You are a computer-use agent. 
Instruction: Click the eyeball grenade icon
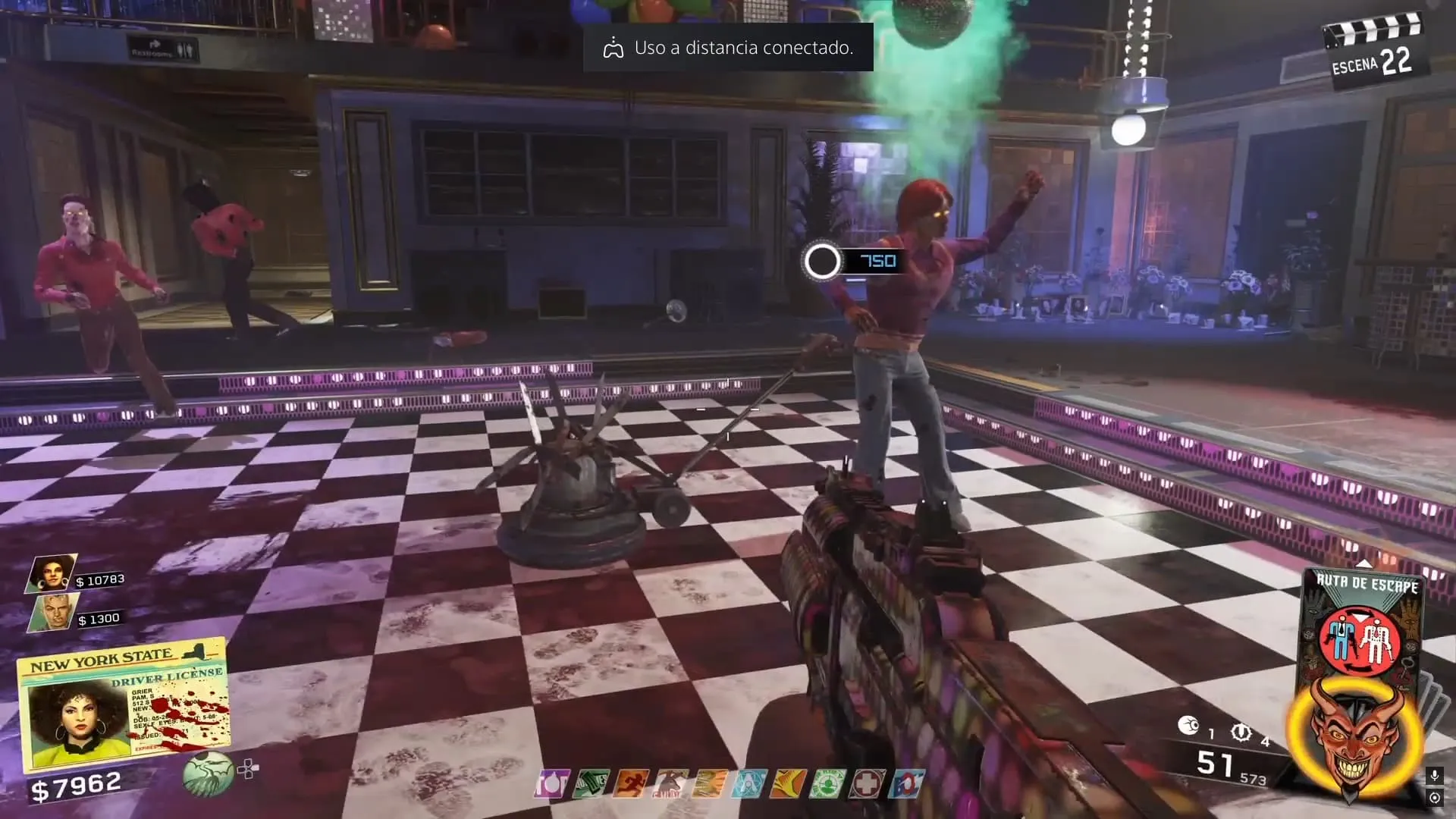click(1188, 726)
